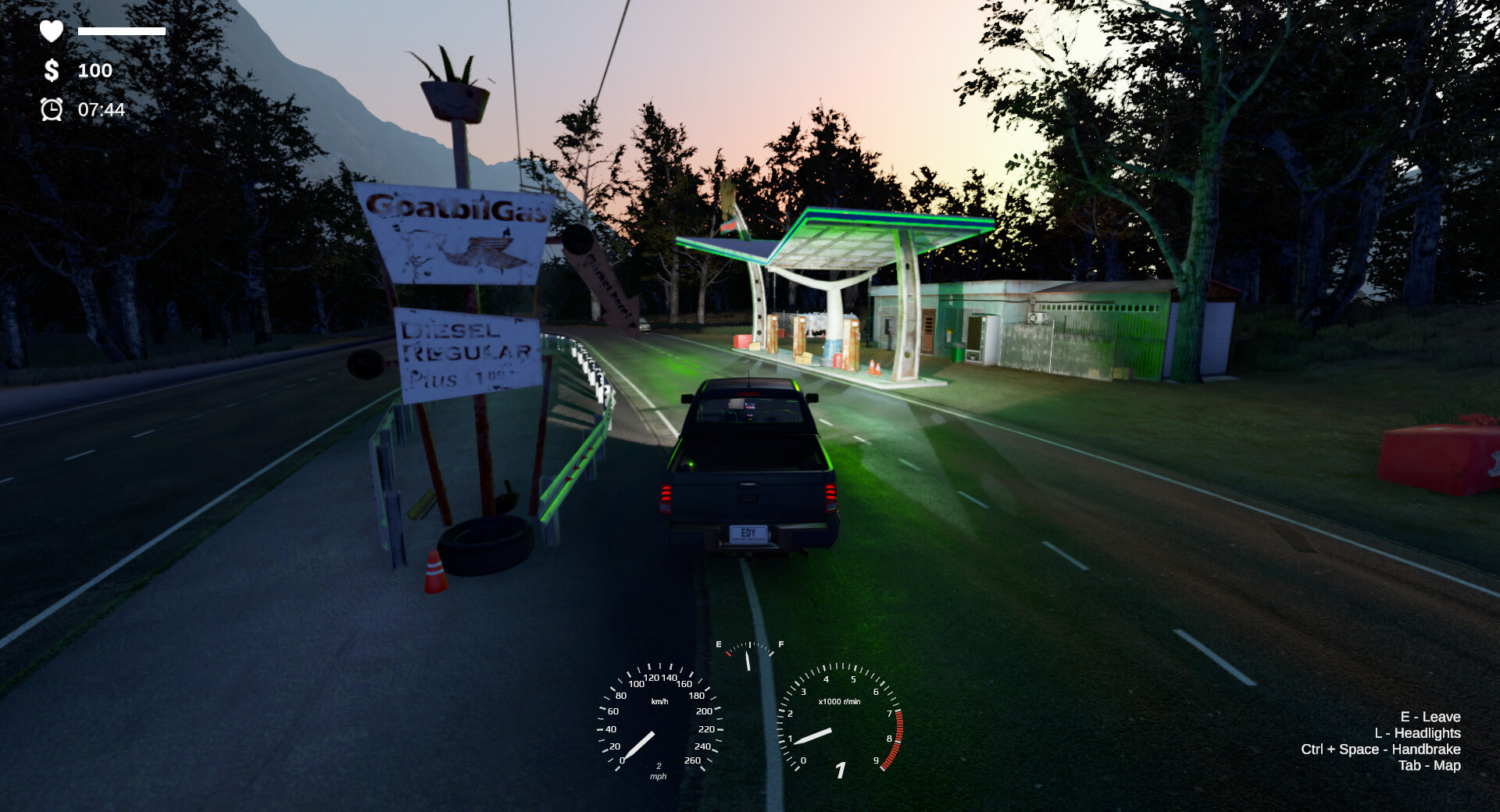Click the alarm clock time icon
Image resolution: width=1500 pixels, height=812 pixels.
click(50, 110)
